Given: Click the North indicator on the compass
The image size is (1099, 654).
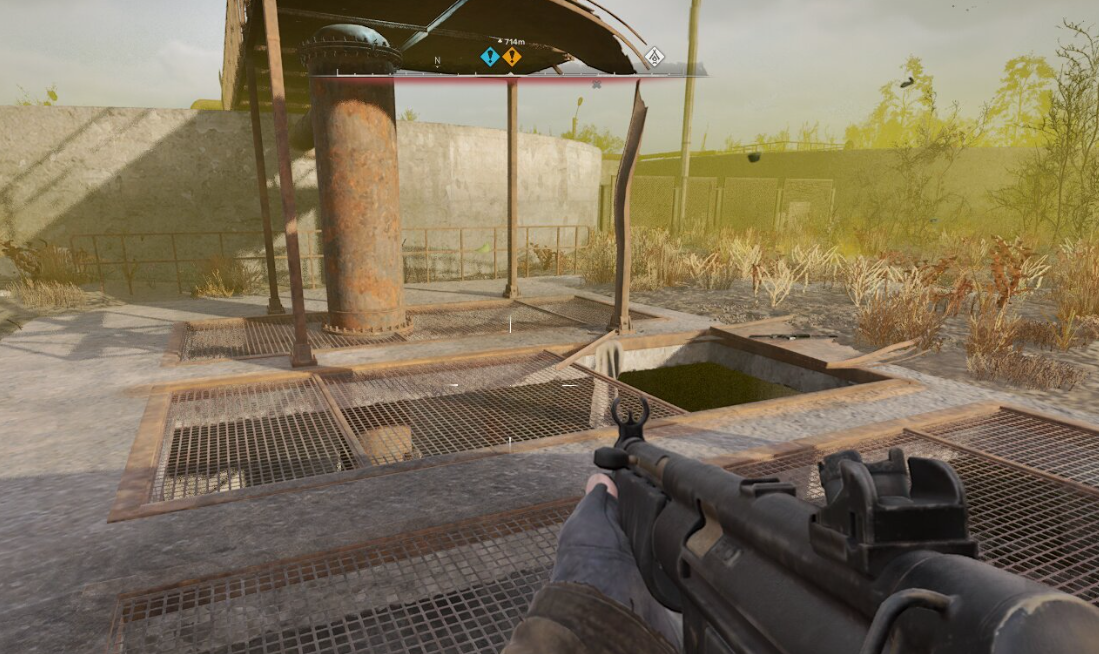Looking at the screenshot, I should pos(437,61).
